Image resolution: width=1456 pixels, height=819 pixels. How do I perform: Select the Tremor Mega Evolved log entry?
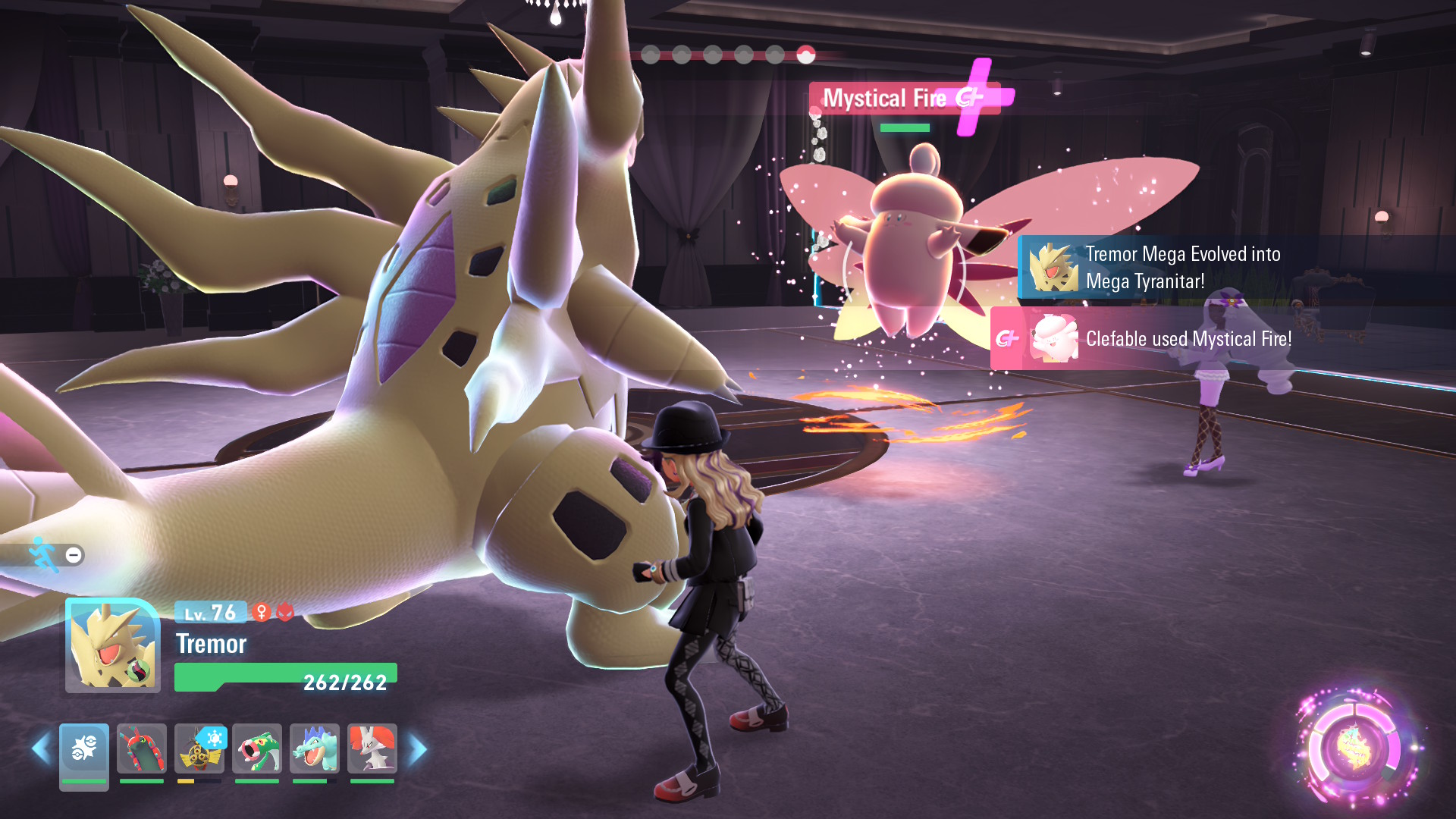1181,268
